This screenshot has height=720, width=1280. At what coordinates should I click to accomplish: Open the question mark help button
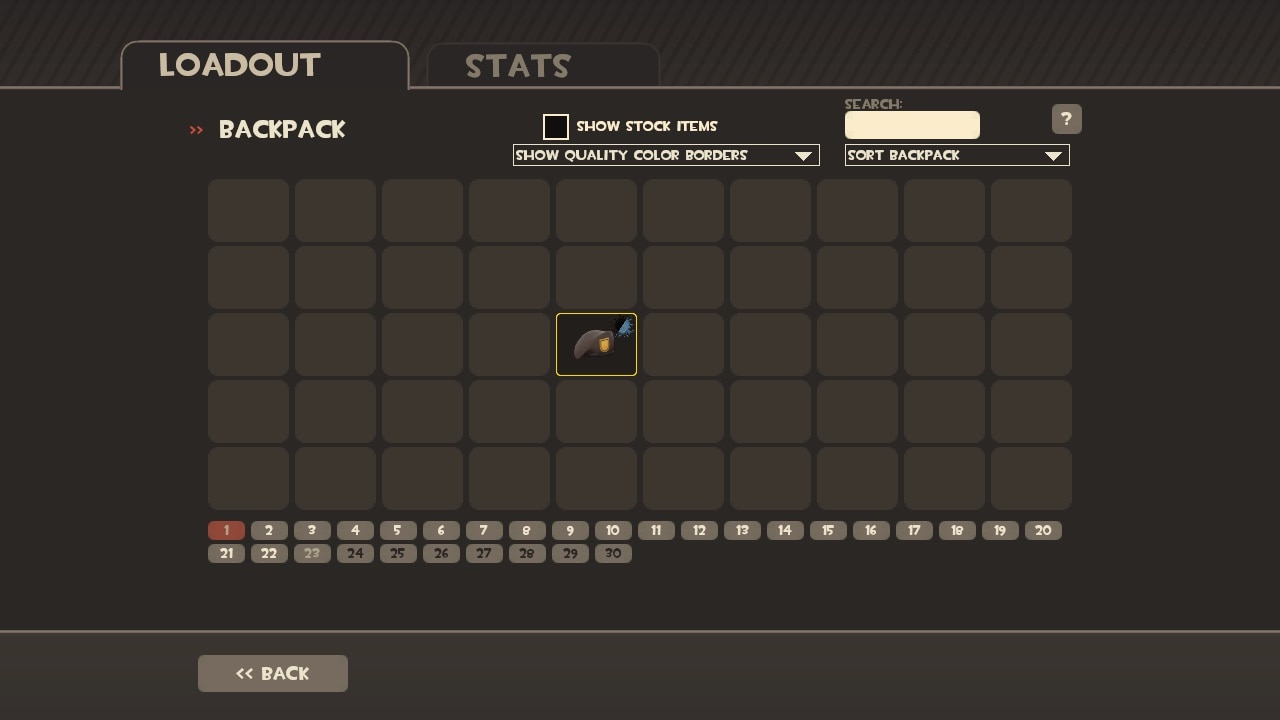point(1066,119)
